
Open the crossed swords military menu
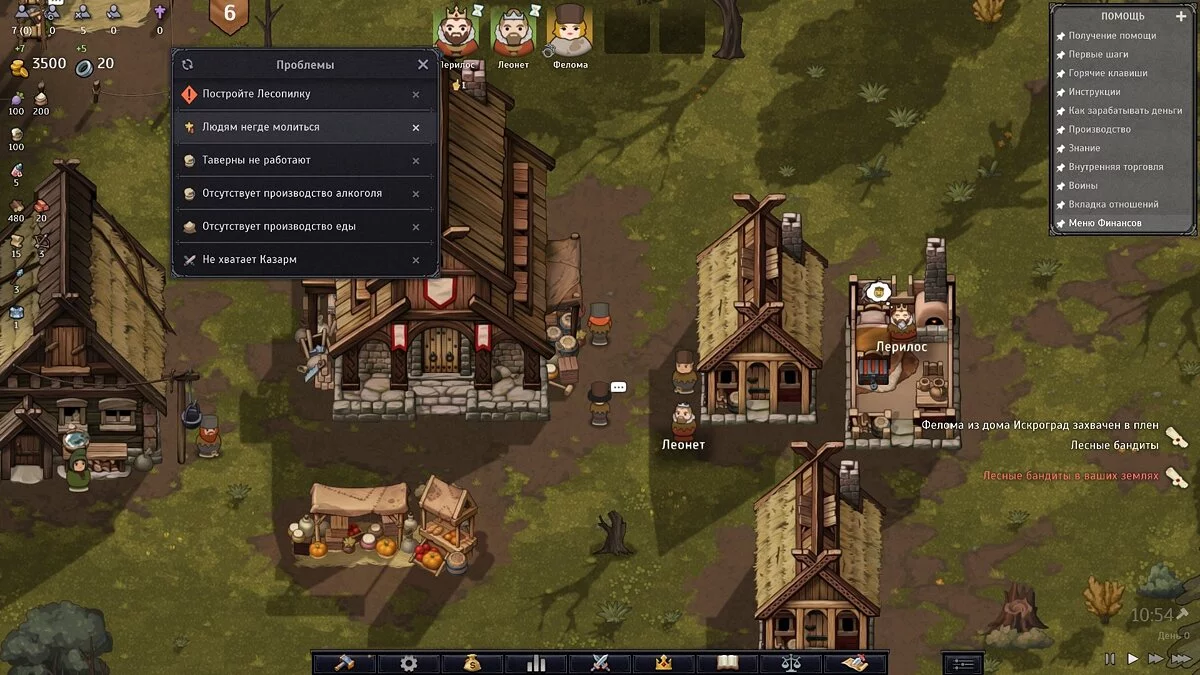[600, 663]
